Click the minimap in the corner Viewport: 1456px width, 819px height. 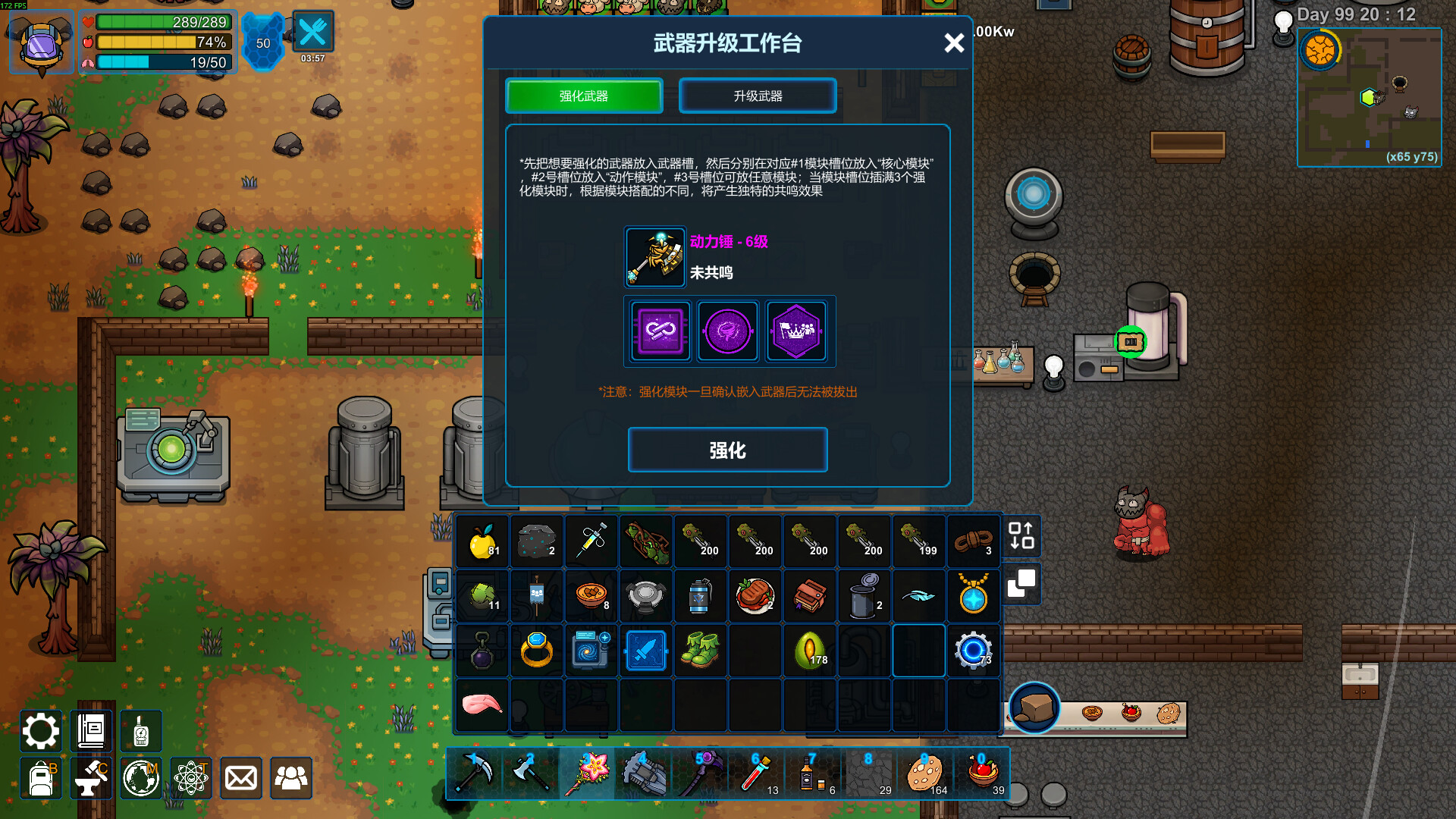(1369, 97)
